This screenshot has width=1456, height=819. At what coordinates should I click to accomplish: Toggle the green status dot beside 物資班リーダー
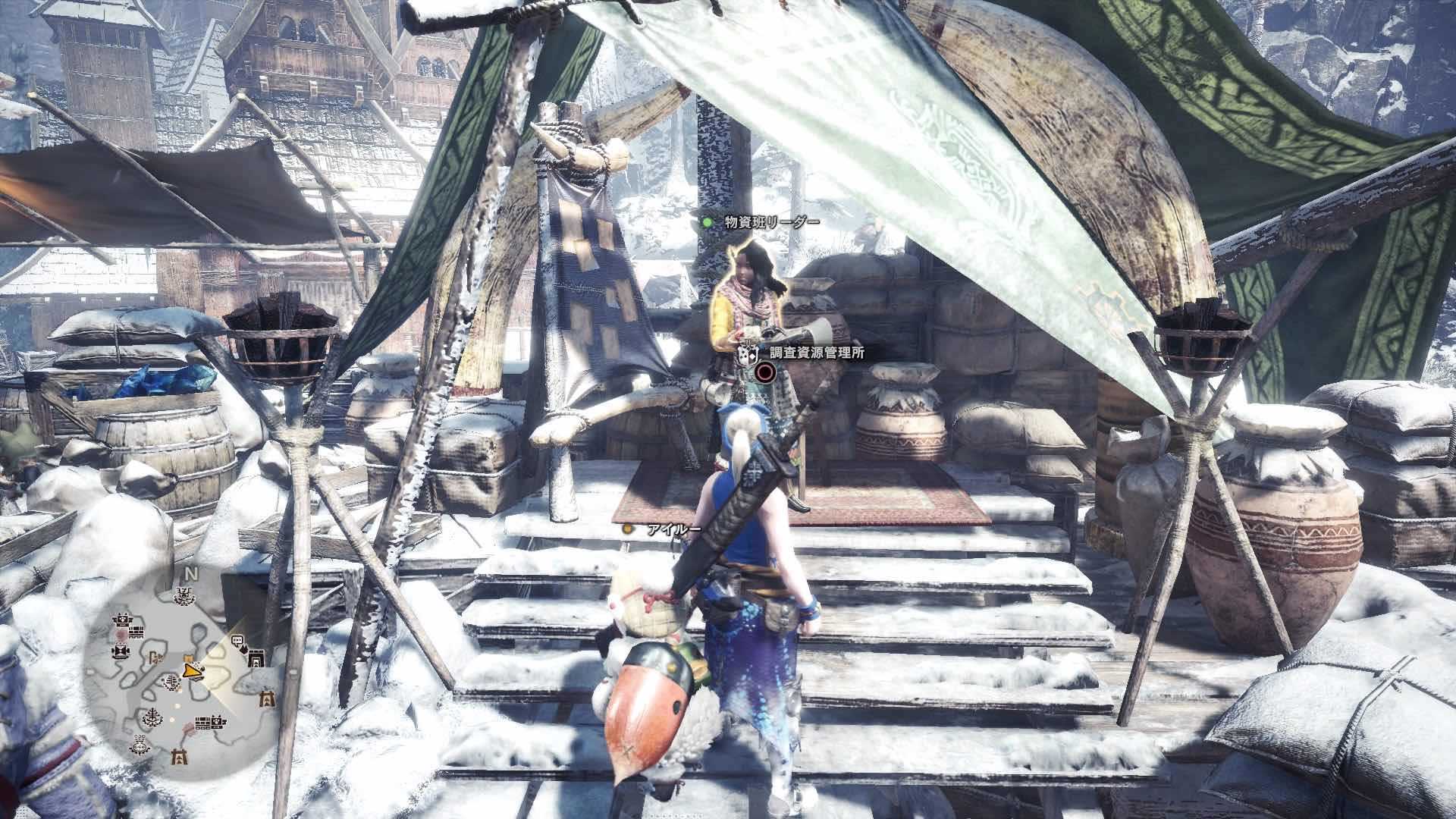pos(706,221)
